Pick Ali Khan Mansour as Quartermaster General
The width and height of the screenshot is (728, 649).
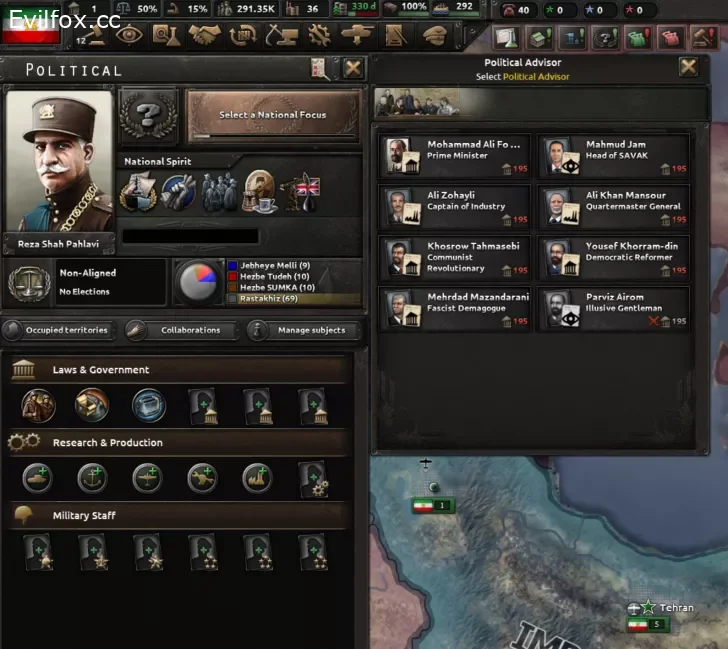[613, 207]
